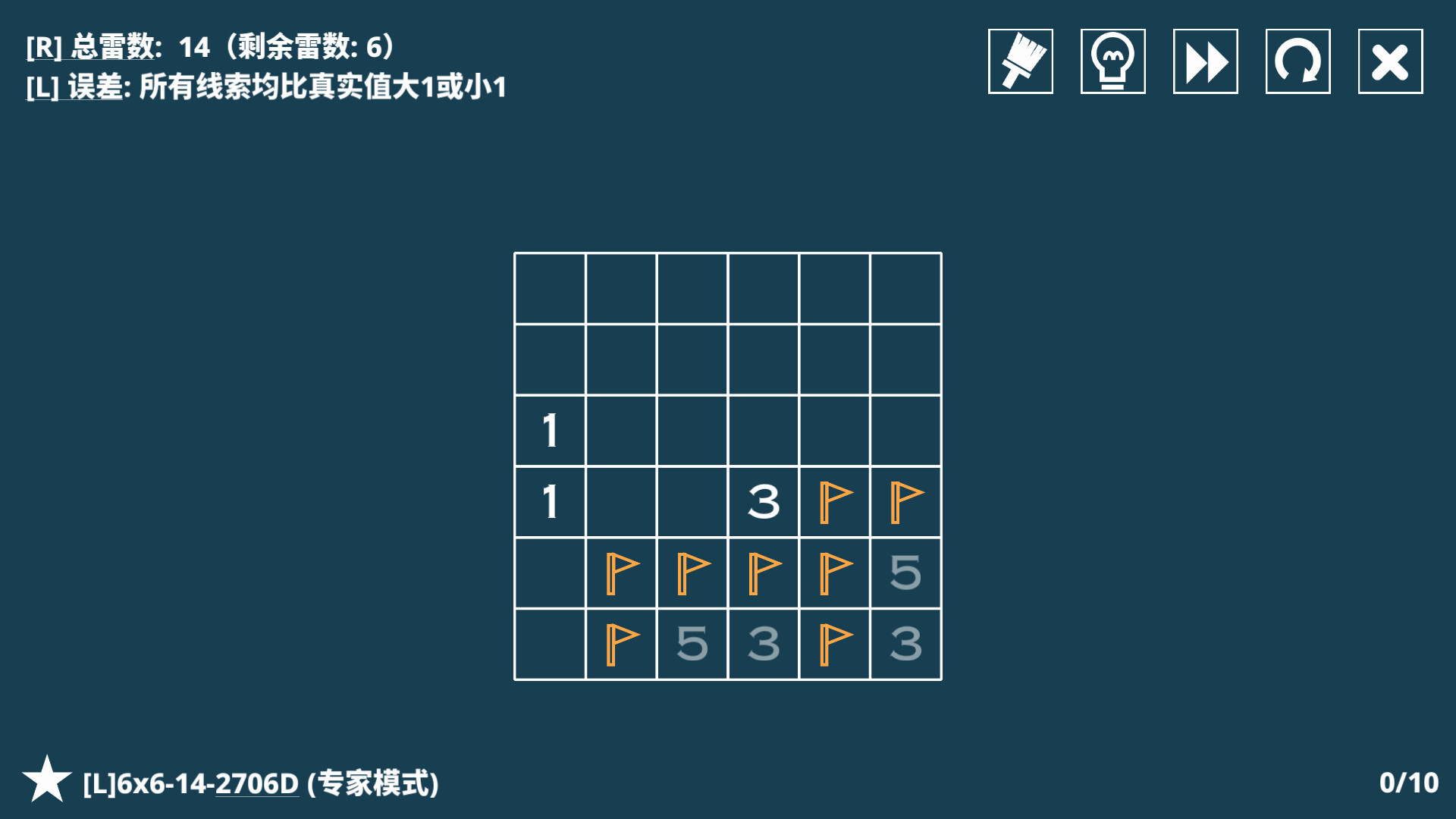The width and height of the screenshot is (1456, 819).
Task: Click the grey 3 beside the bottom flag
Action: pyautogui.click(x=764, y=642)
